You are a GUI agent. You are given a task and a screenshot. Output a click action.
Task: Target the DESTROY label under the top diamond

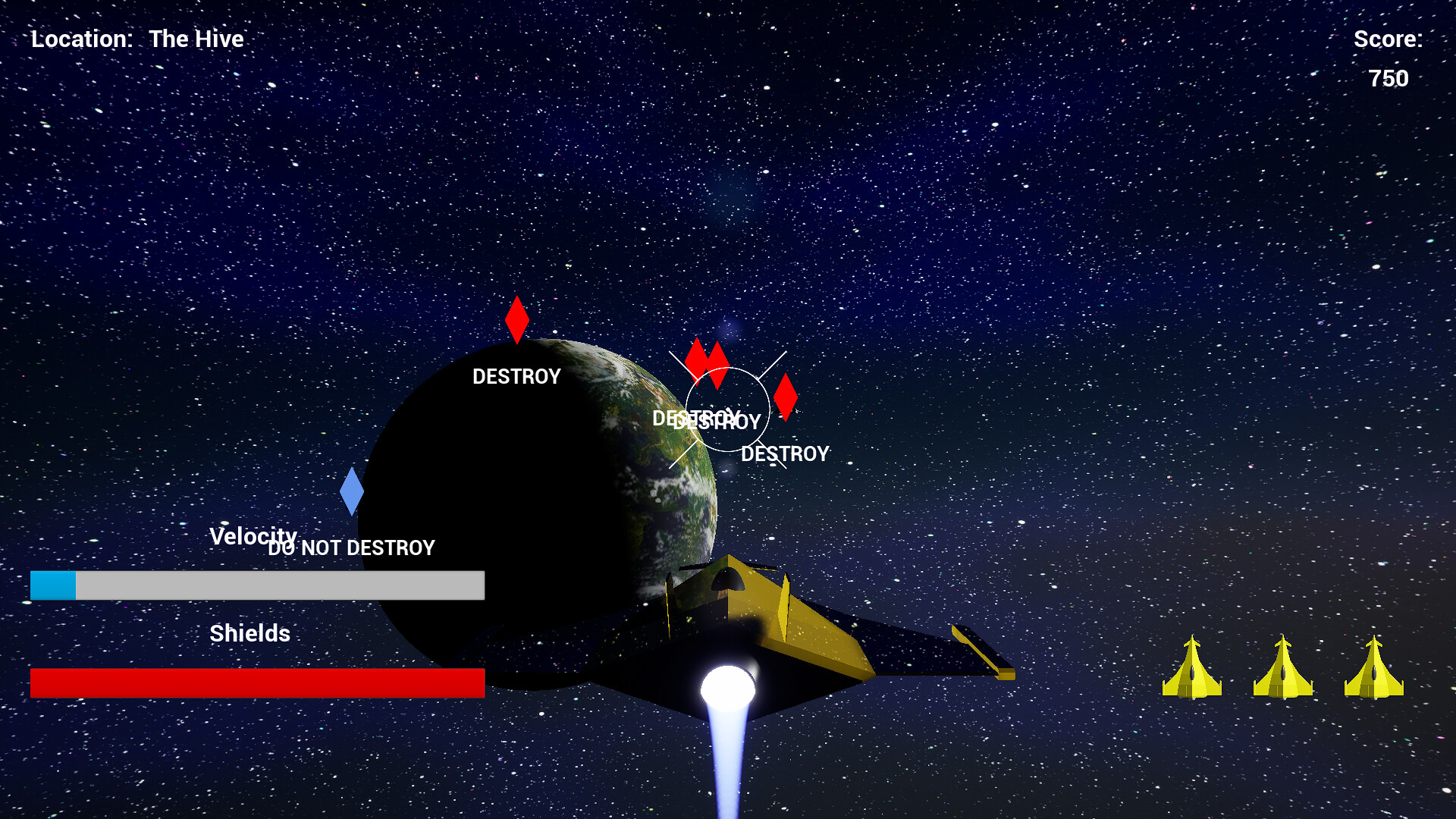click(516, 376)
